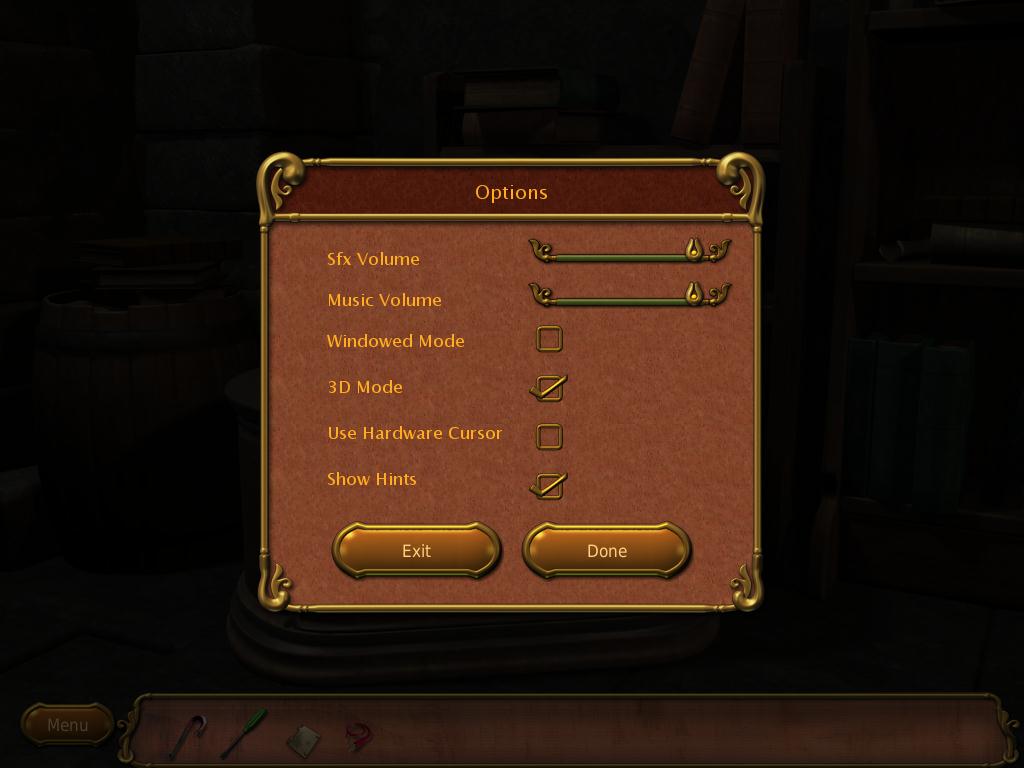The width and height of the screenshot is (1024, 768).
Task: Select the red coiled item in inventory
Action: (358, 737)
